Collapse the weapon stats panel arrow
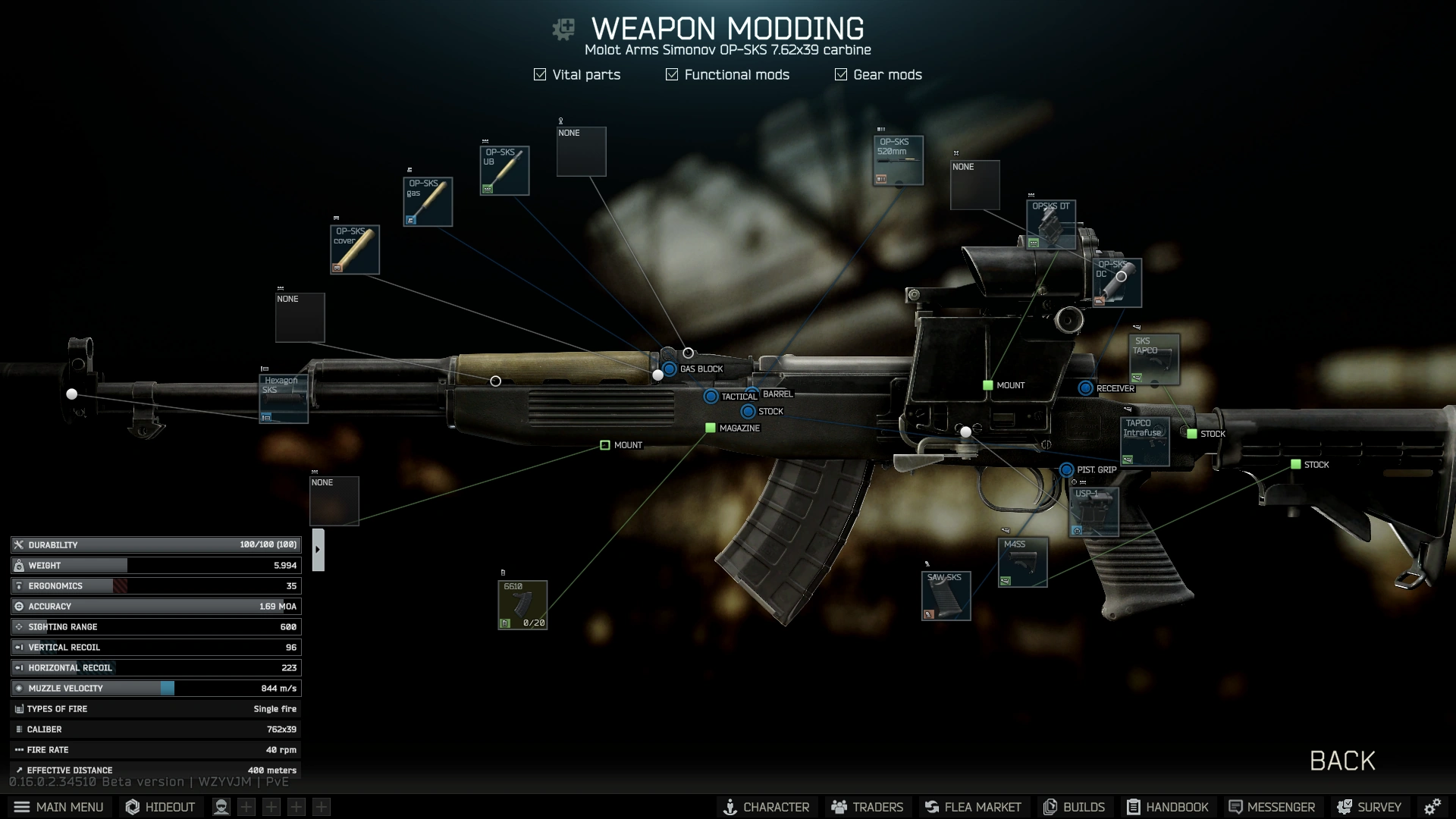The image size is (1456, 819). click(318, 548)
